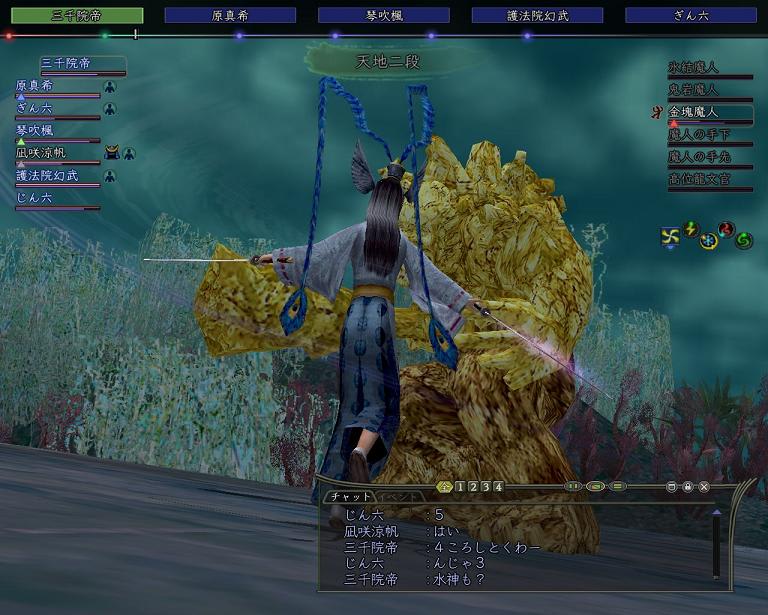This screenshot has width=768, height=615.
Task: Select party member じん六 in the party list
Action: click(34, 198)
